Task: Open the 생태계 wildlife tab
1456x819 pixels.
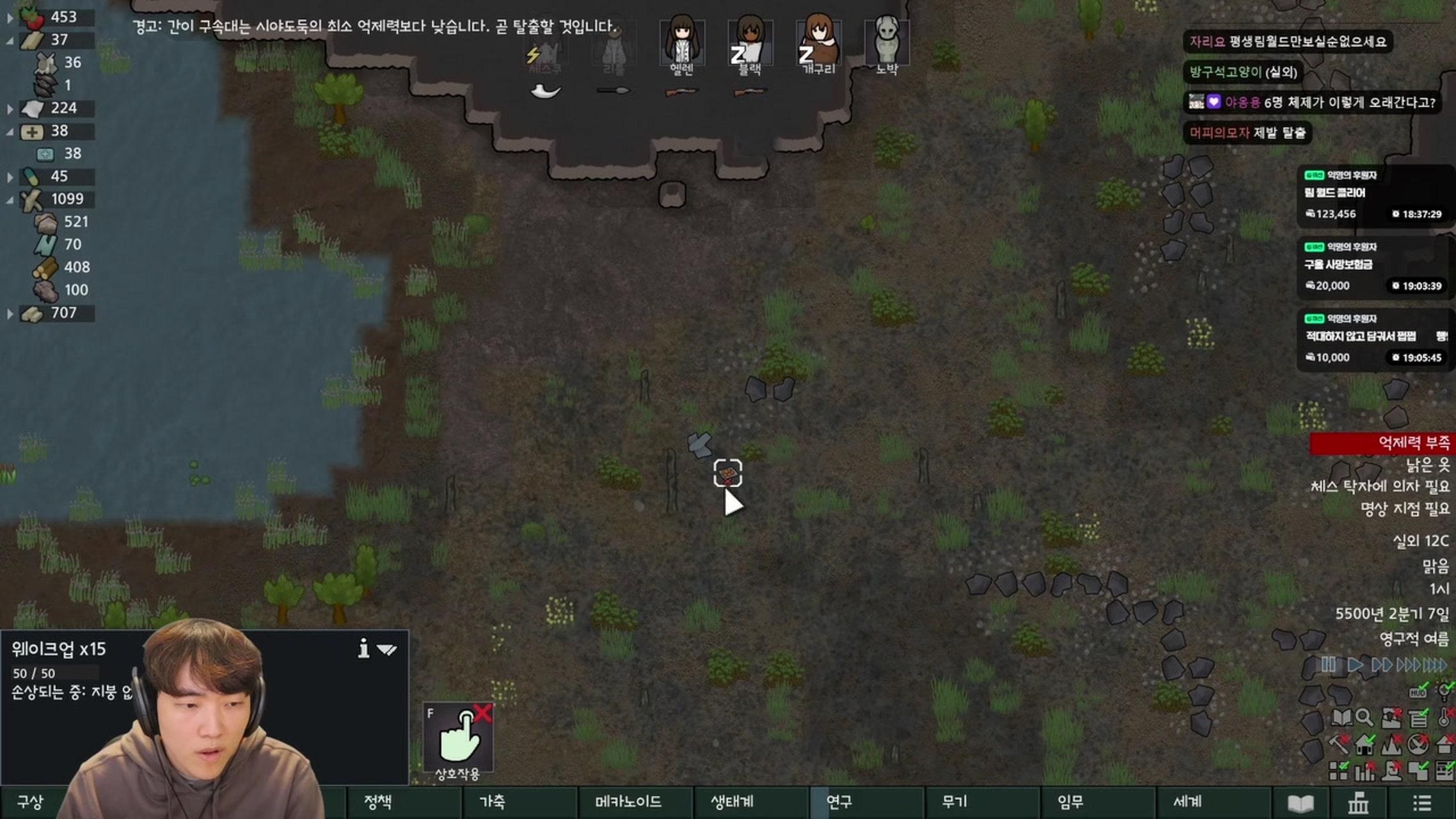Action: pos(732,802)
